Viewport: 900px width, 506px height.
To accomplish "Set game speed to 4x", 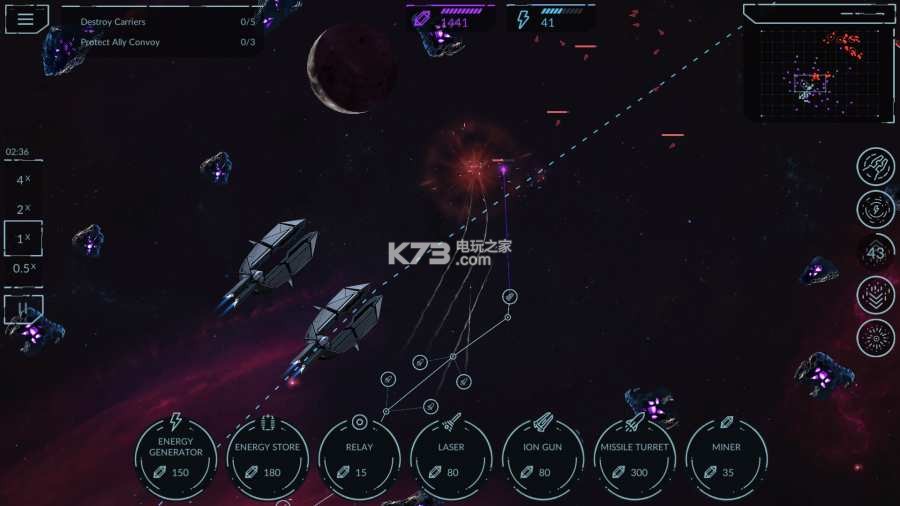I will click(22, 181).
